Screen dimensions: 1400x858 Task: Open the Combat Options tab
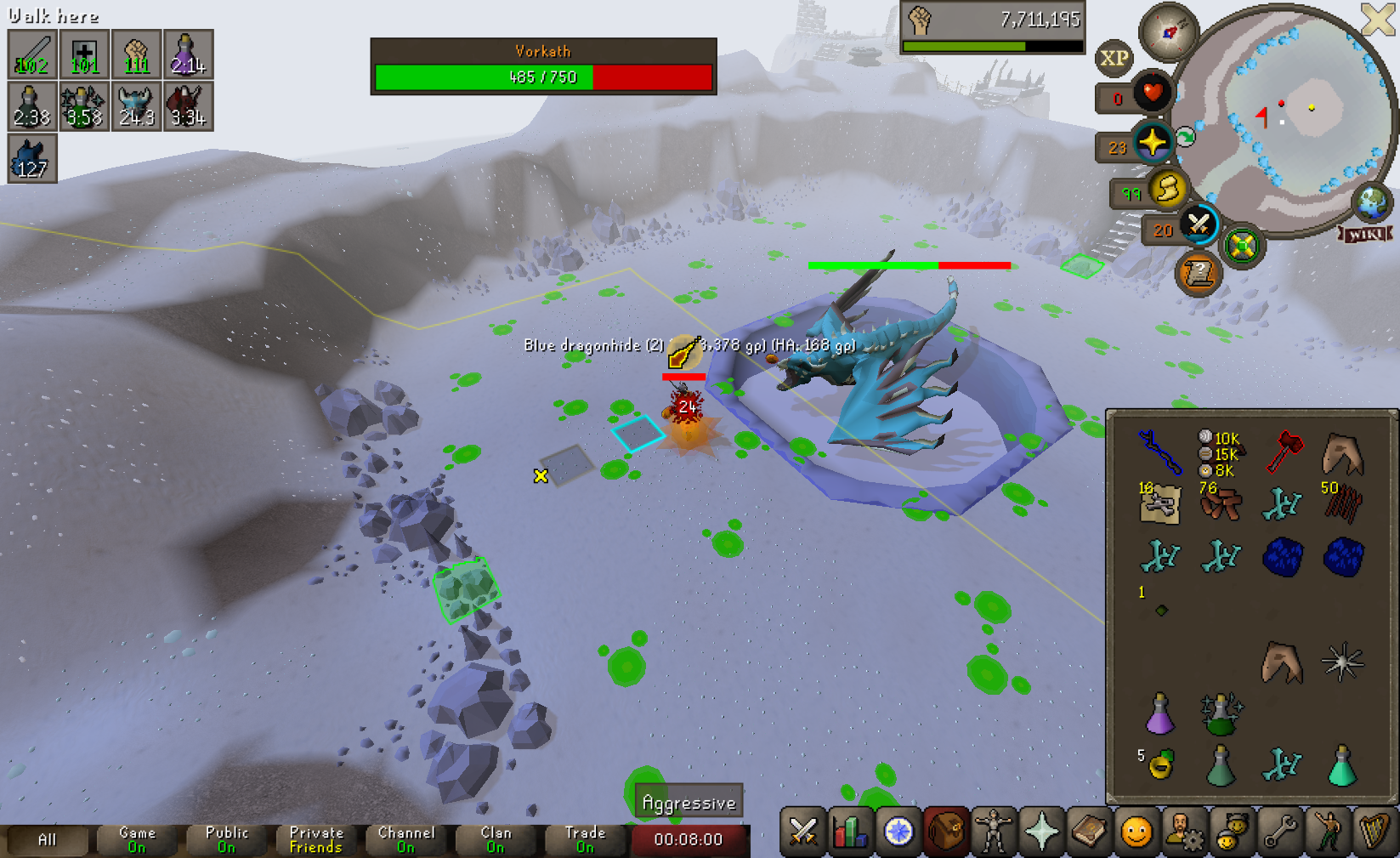[x=802, y=832]
